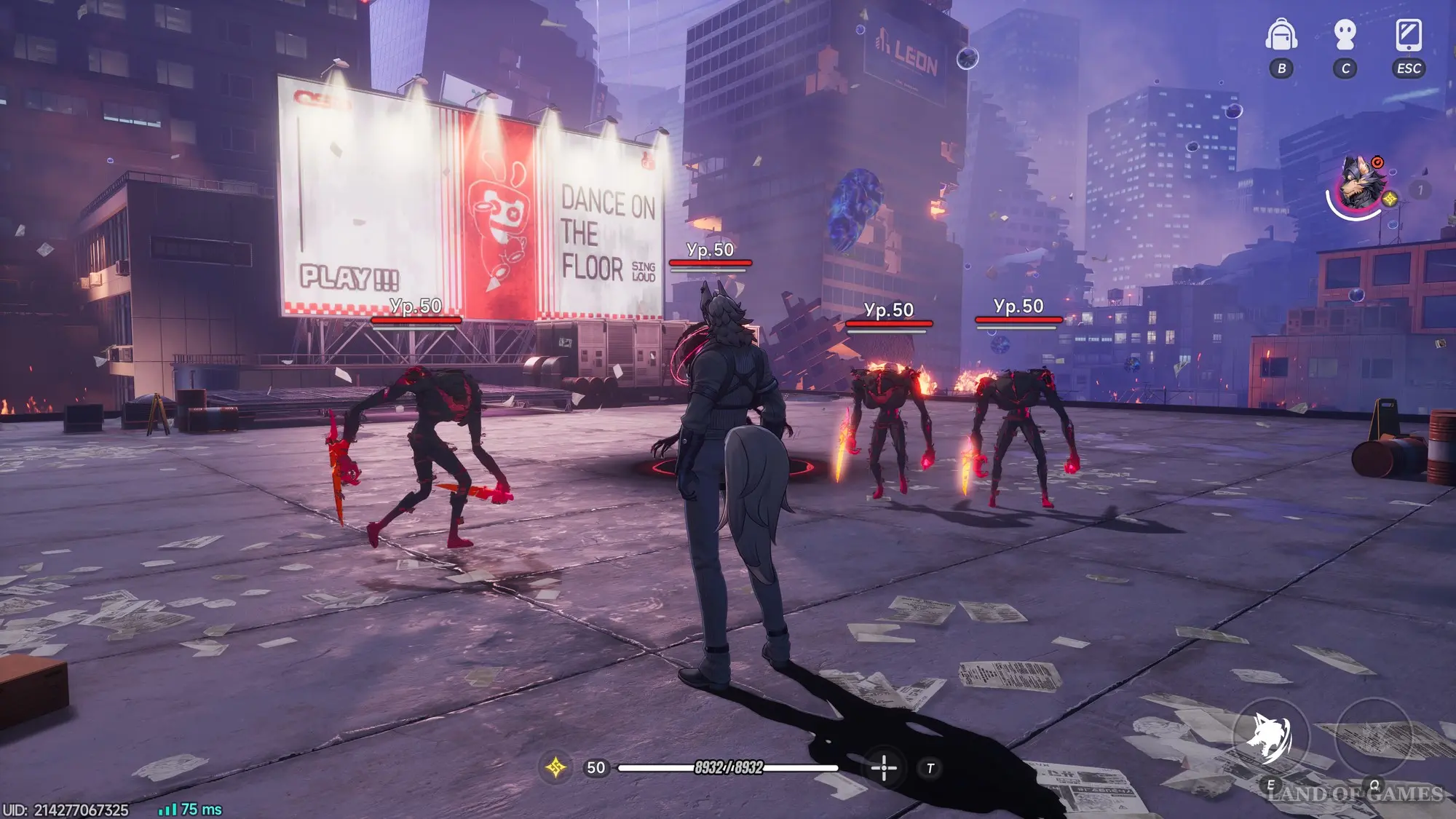Trigger the faded ultimate ability icon
1456x819 pixels.
point(1374,737)
